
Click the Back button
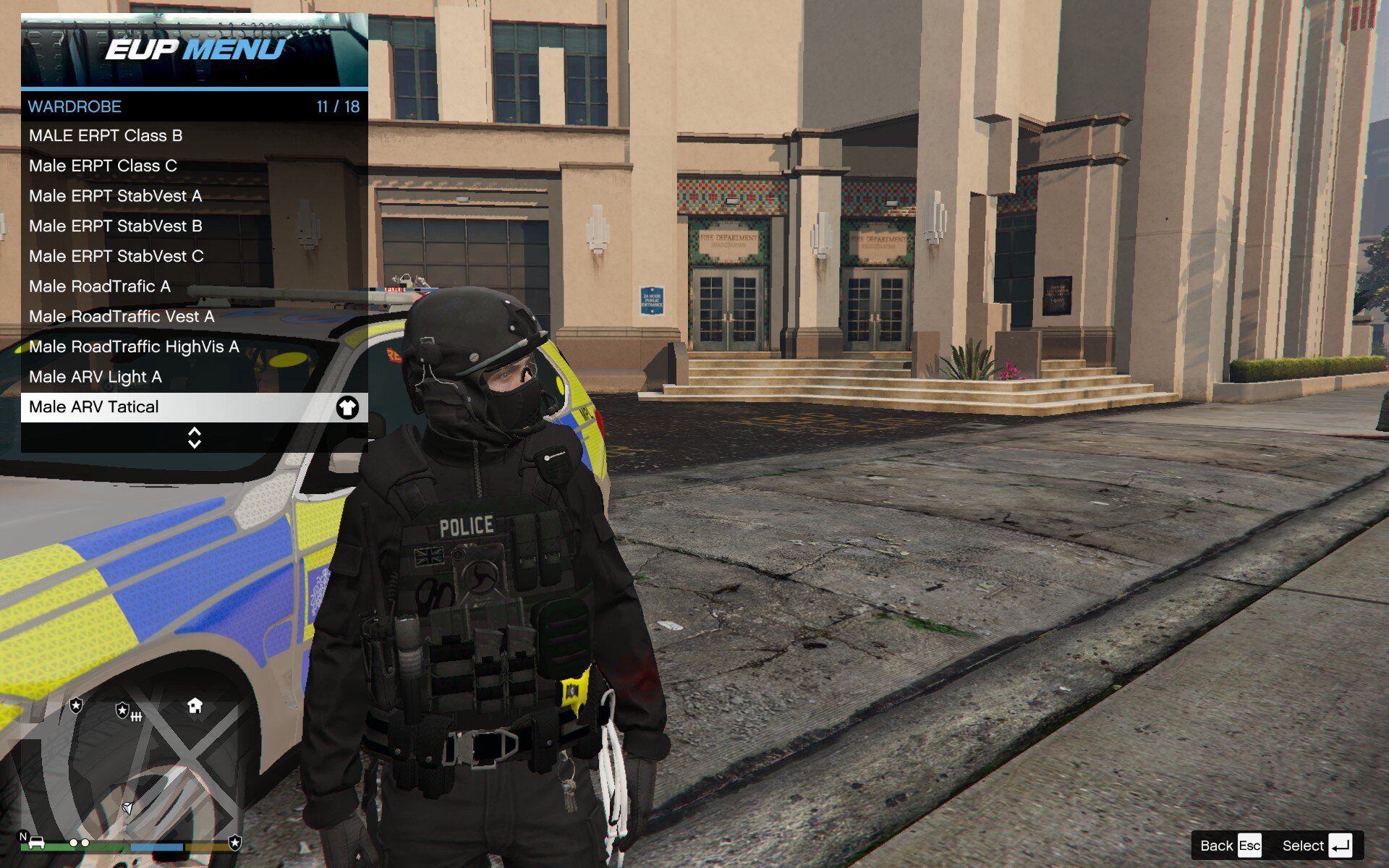pos(1229,846)
